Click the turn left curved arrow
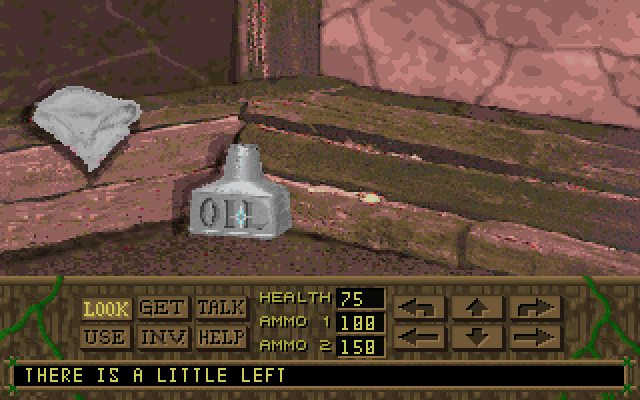The height and width of the screenshot is (400, 640). (419, 308)
